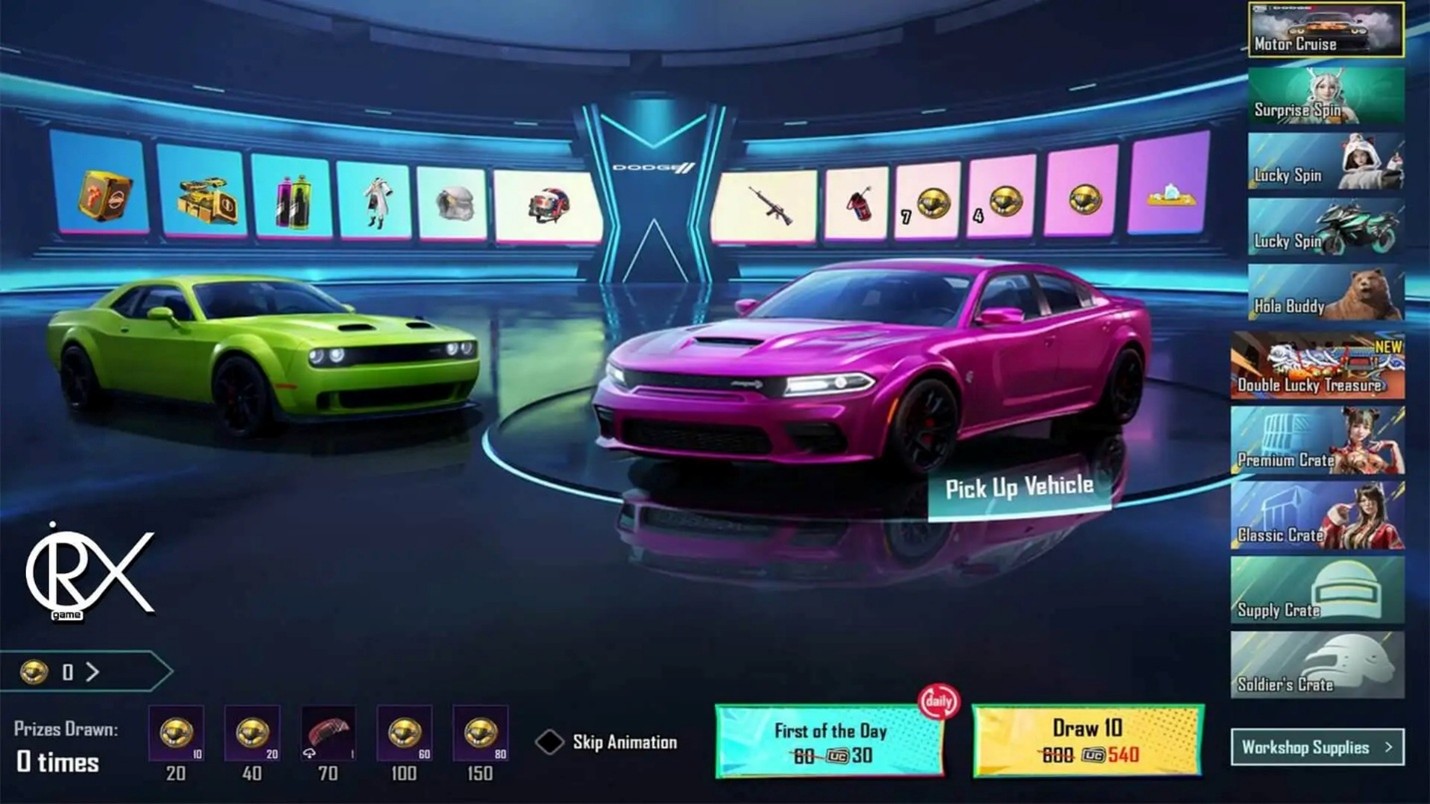Image resolution: width=1430 pixels, height=804 pixels.
Task: Click the Pick Up Vehicle button
Action: point(1019,488)
